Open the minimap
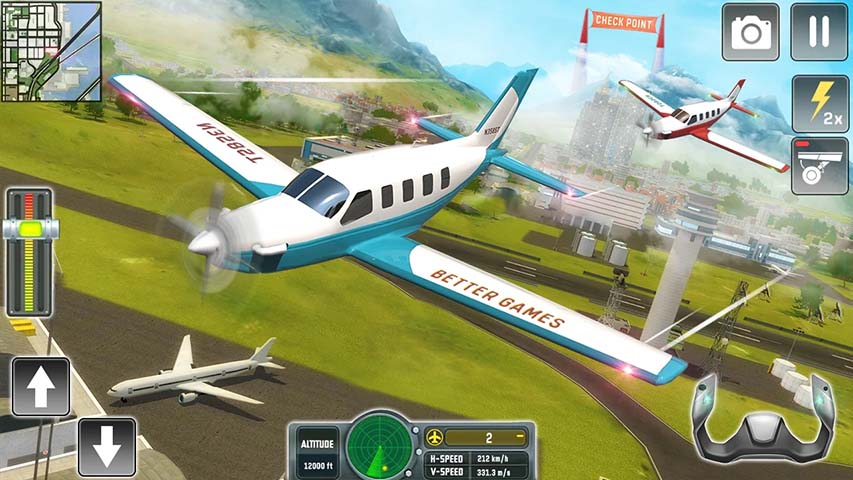853x480 pixels. point(52,51)
